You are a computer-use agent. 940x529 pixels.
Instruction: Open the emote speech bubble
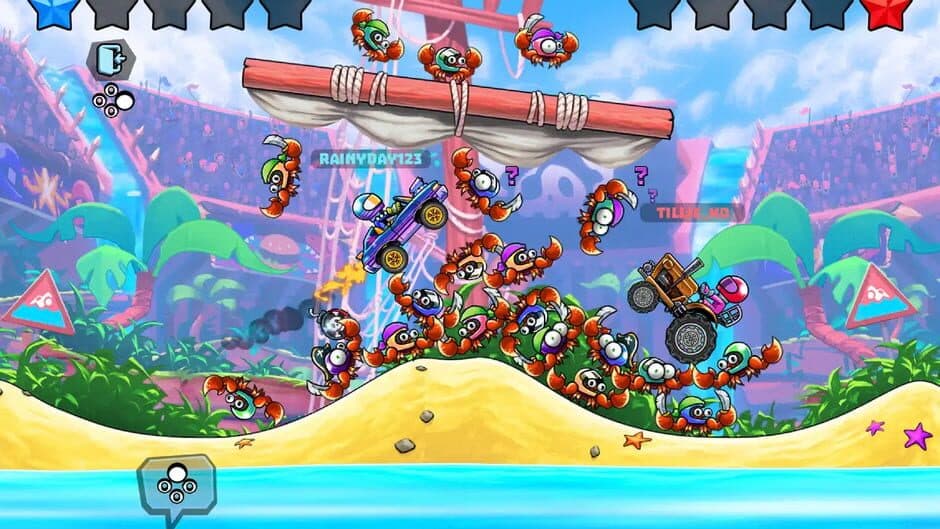click(176, 483)
